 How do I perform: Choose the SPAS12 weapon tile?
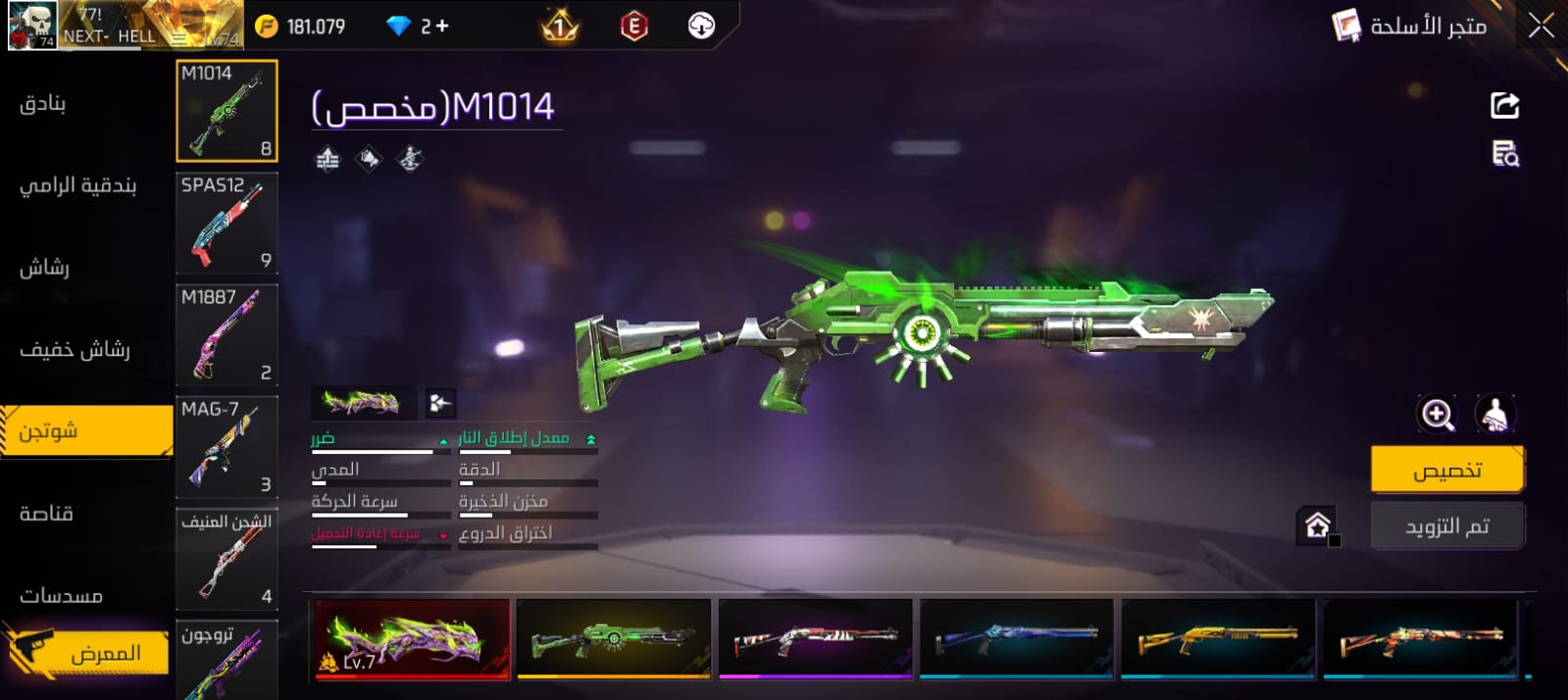click(227, 224)
